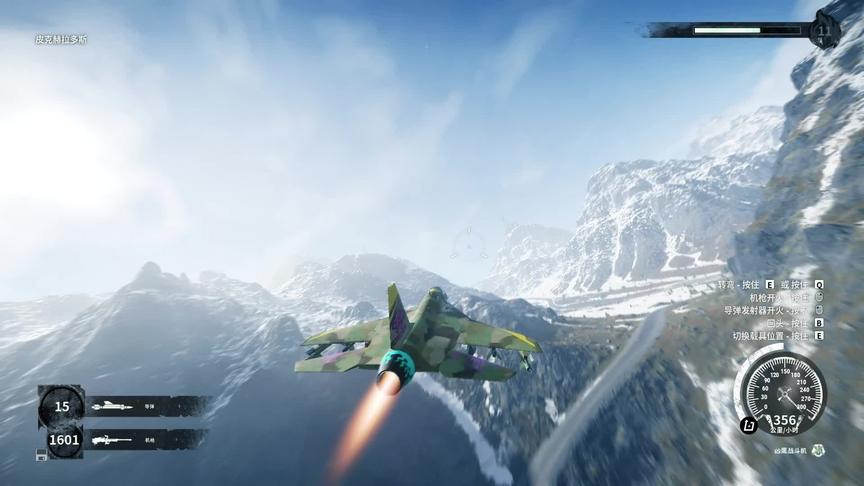Click the level badge showing 1
Screen dimensions: 864x486
point(824,30)
